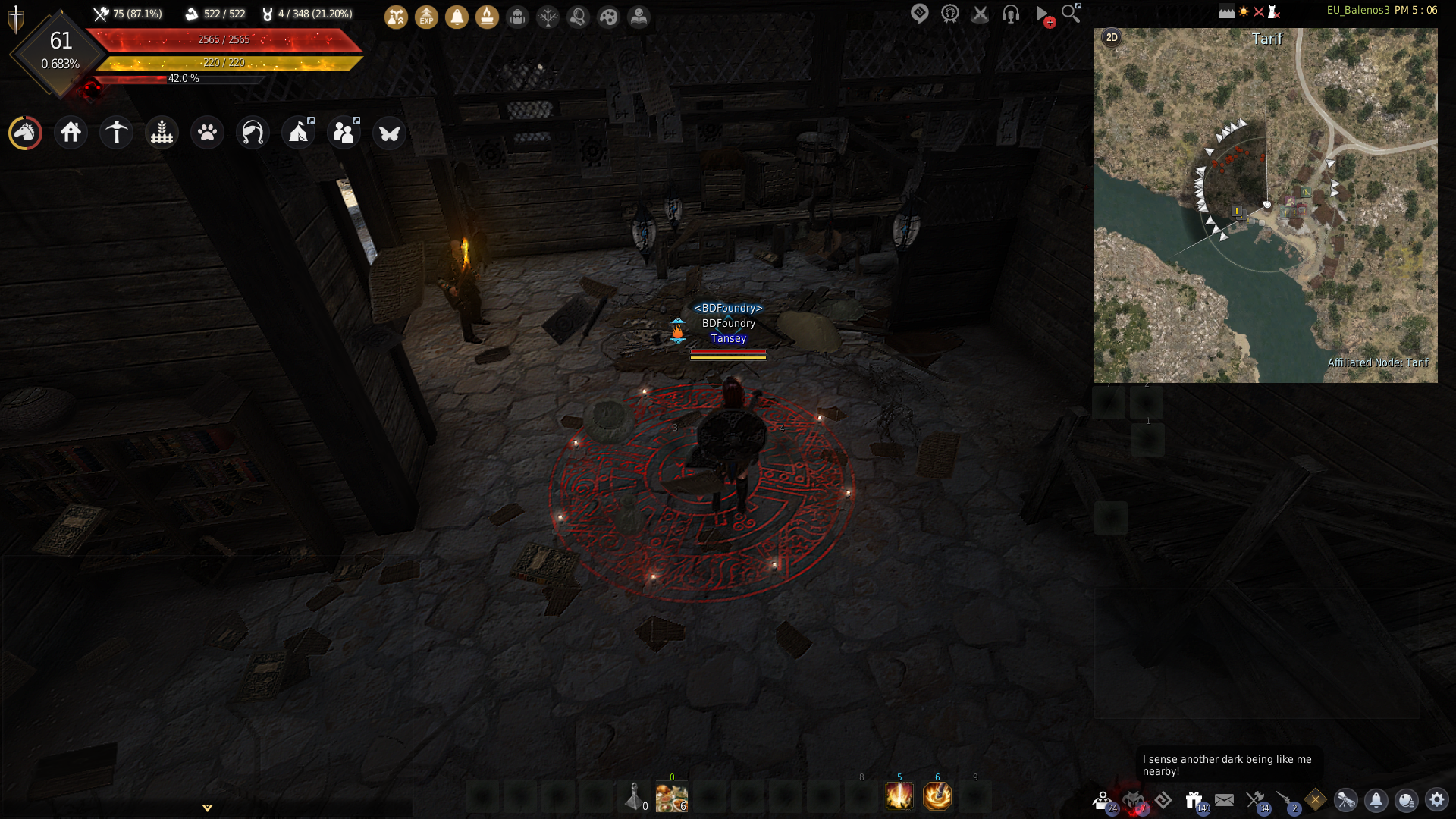The image size is (1456, 819).
Task: Select the garden fence farming icon
Action: pyautogui.click(x=162, y=133)
